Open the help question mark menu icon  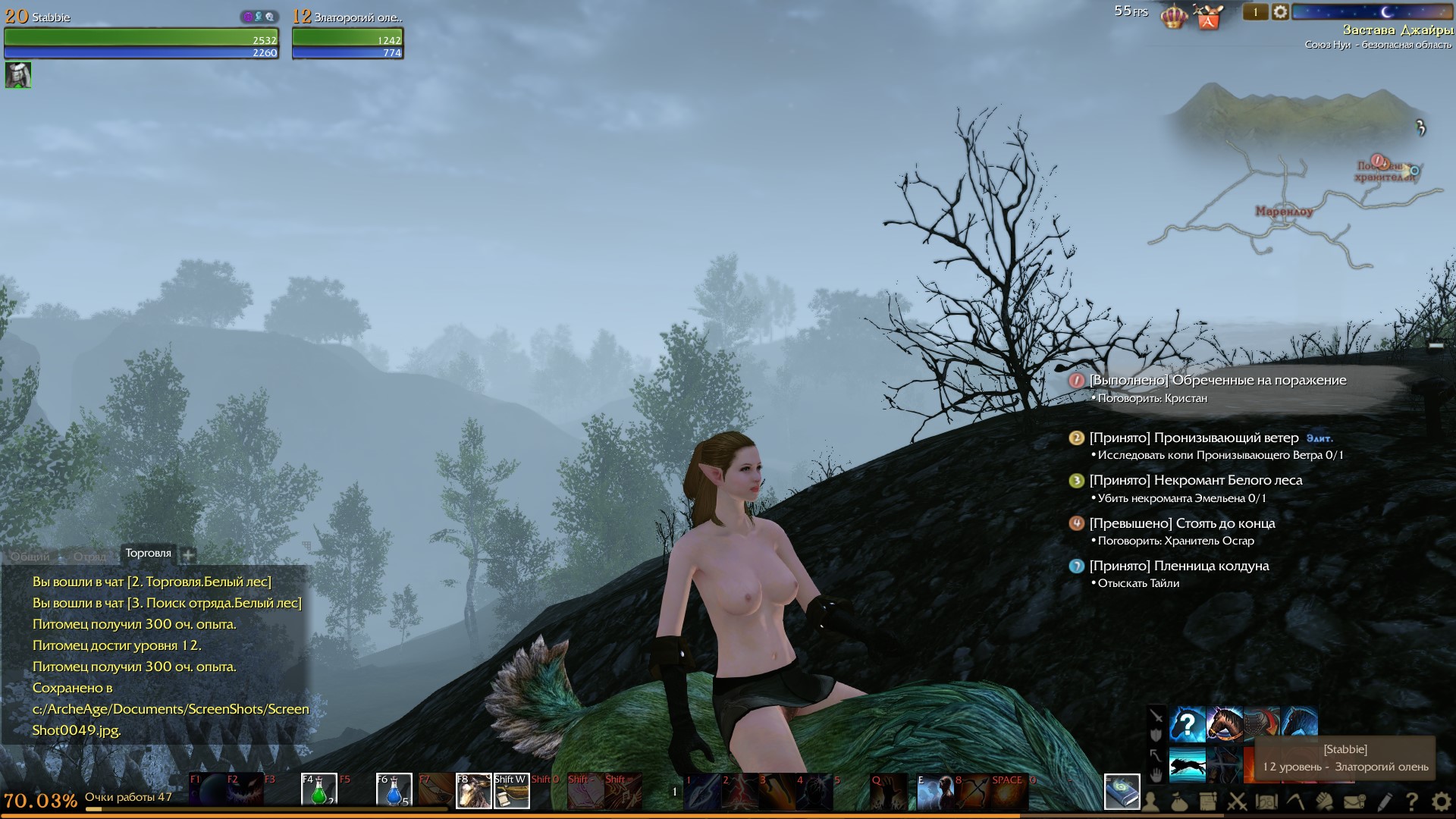(1412, 801)
